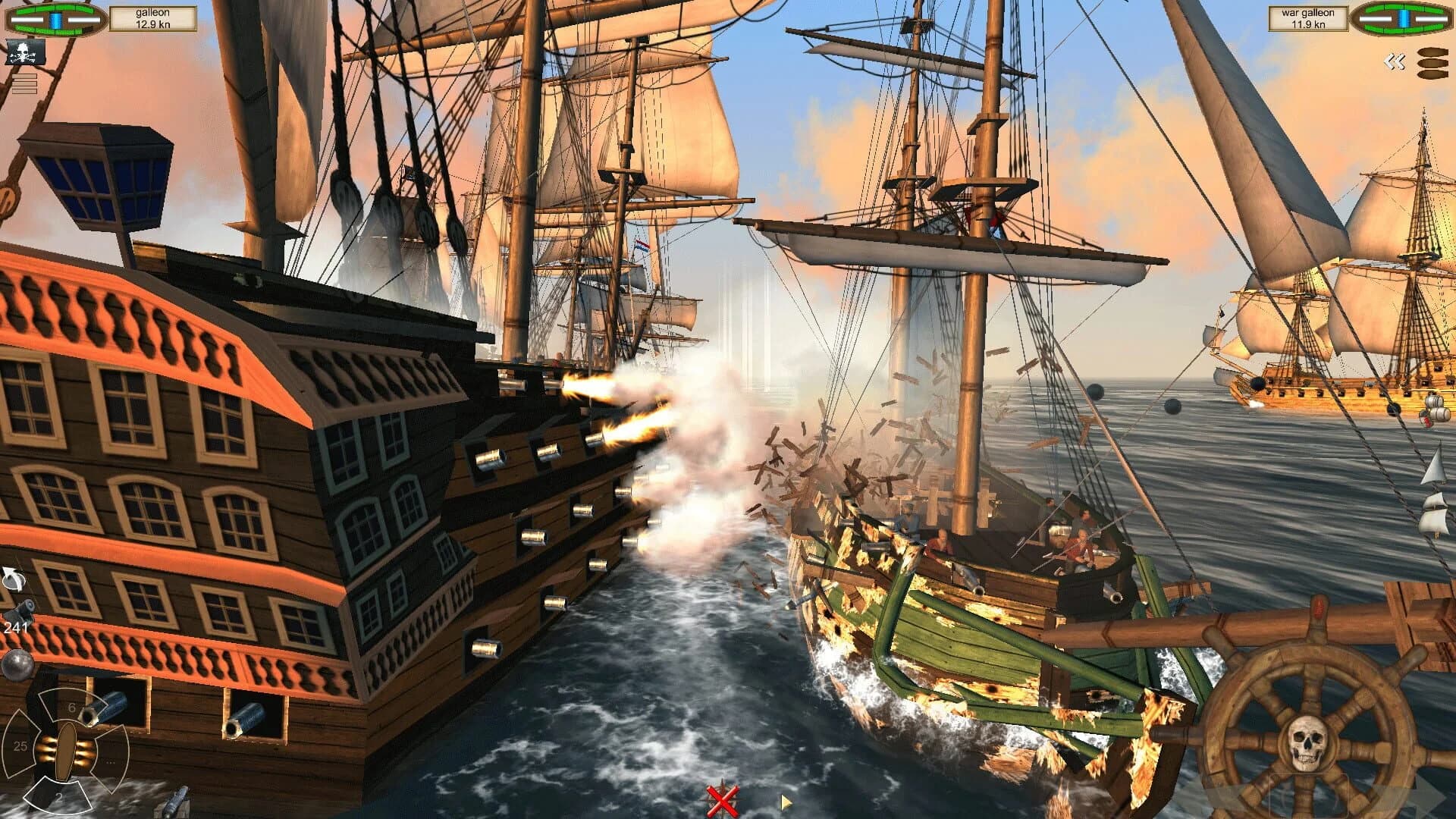The image size is (1456, 819).
Task: Adjust the blue sail-trim slider in the ship gauge
Action: [55, 19]
